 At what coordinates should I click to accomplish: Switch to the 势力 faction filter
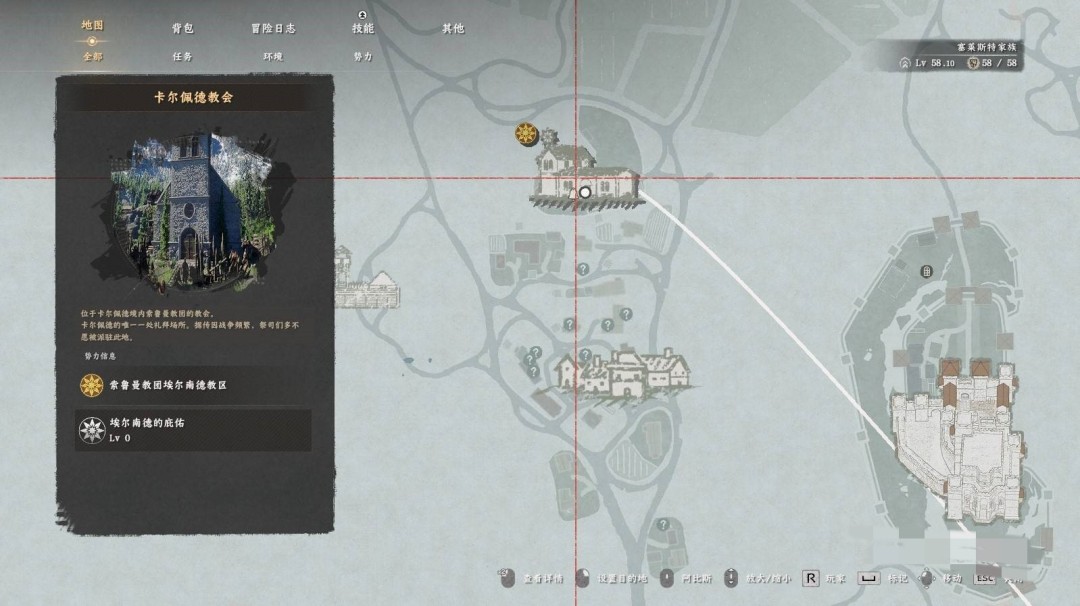click(362, 57)
